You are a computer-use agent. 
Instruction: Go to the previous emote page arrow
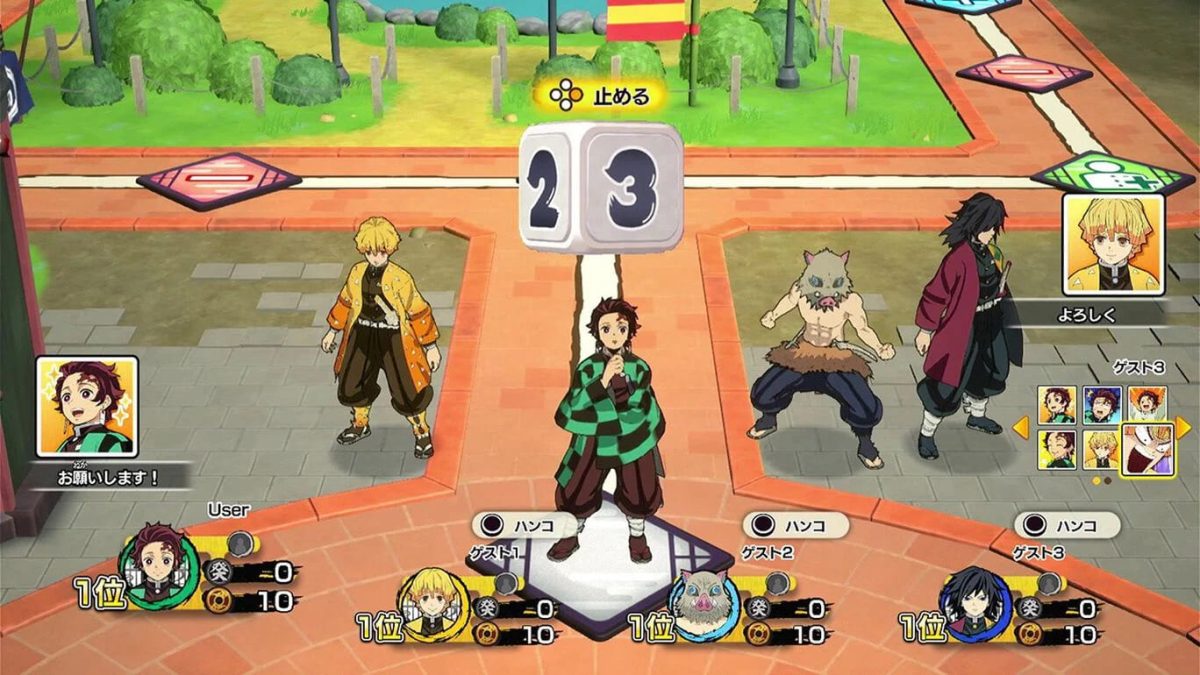click(x=1021, y=427)
